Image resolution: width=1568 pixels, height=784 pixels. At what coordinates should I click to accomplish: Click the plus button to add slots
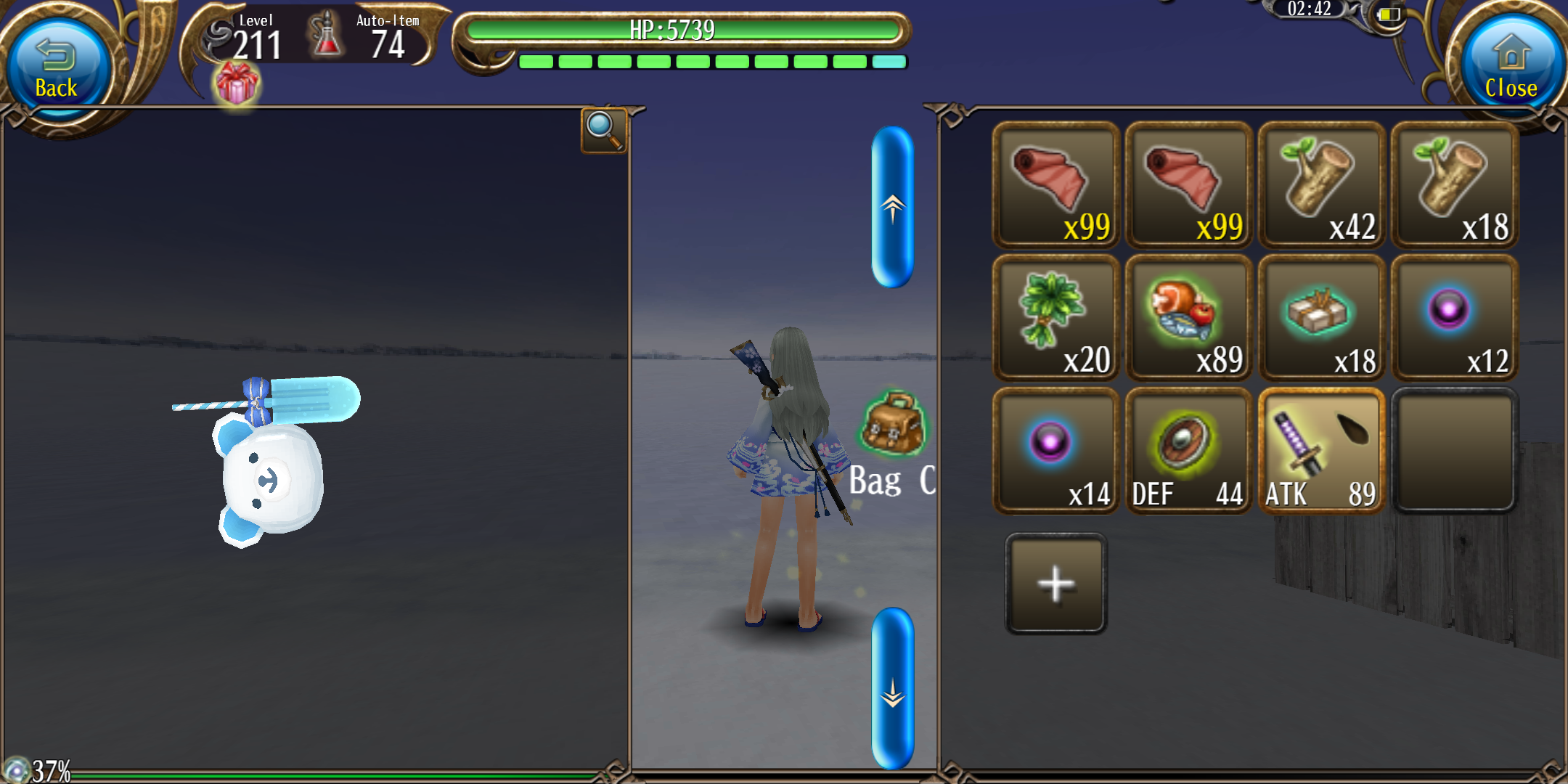coord(1056,584)
